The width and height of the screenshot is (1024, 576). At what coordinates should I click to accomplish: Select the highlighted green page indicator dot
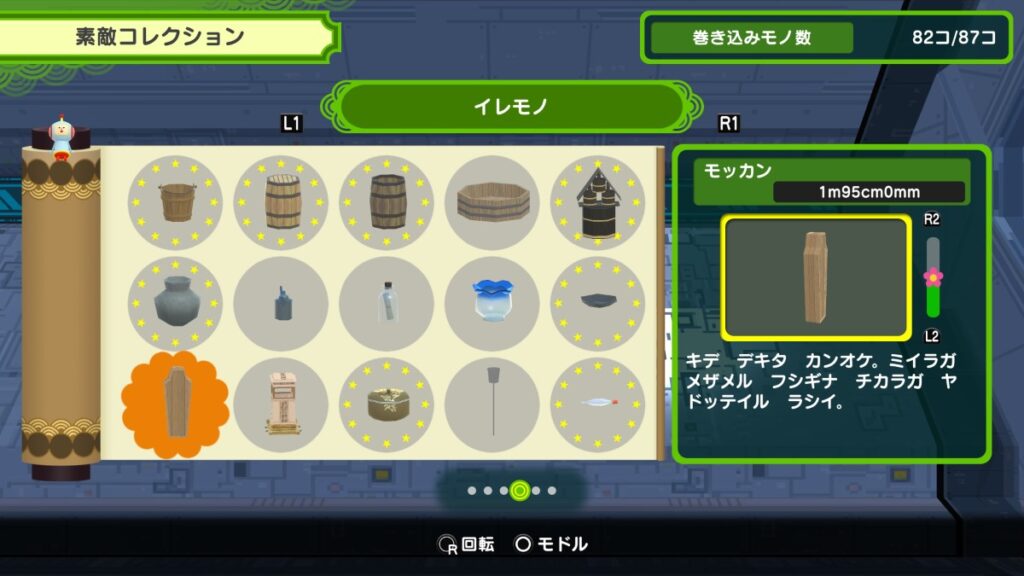519,490
